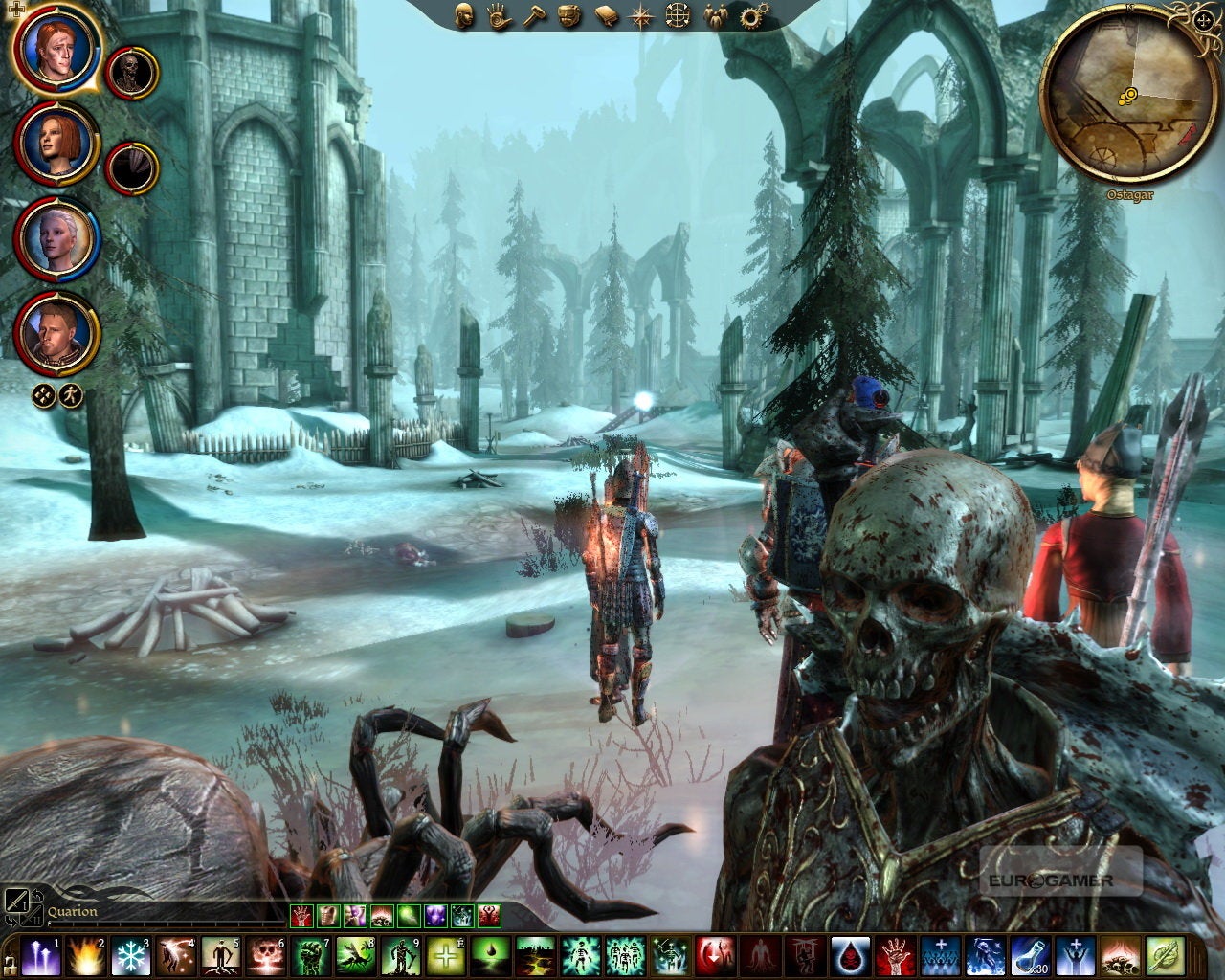Use the health poultice showing x30
1225x980 pixels.
(1031, 957)
